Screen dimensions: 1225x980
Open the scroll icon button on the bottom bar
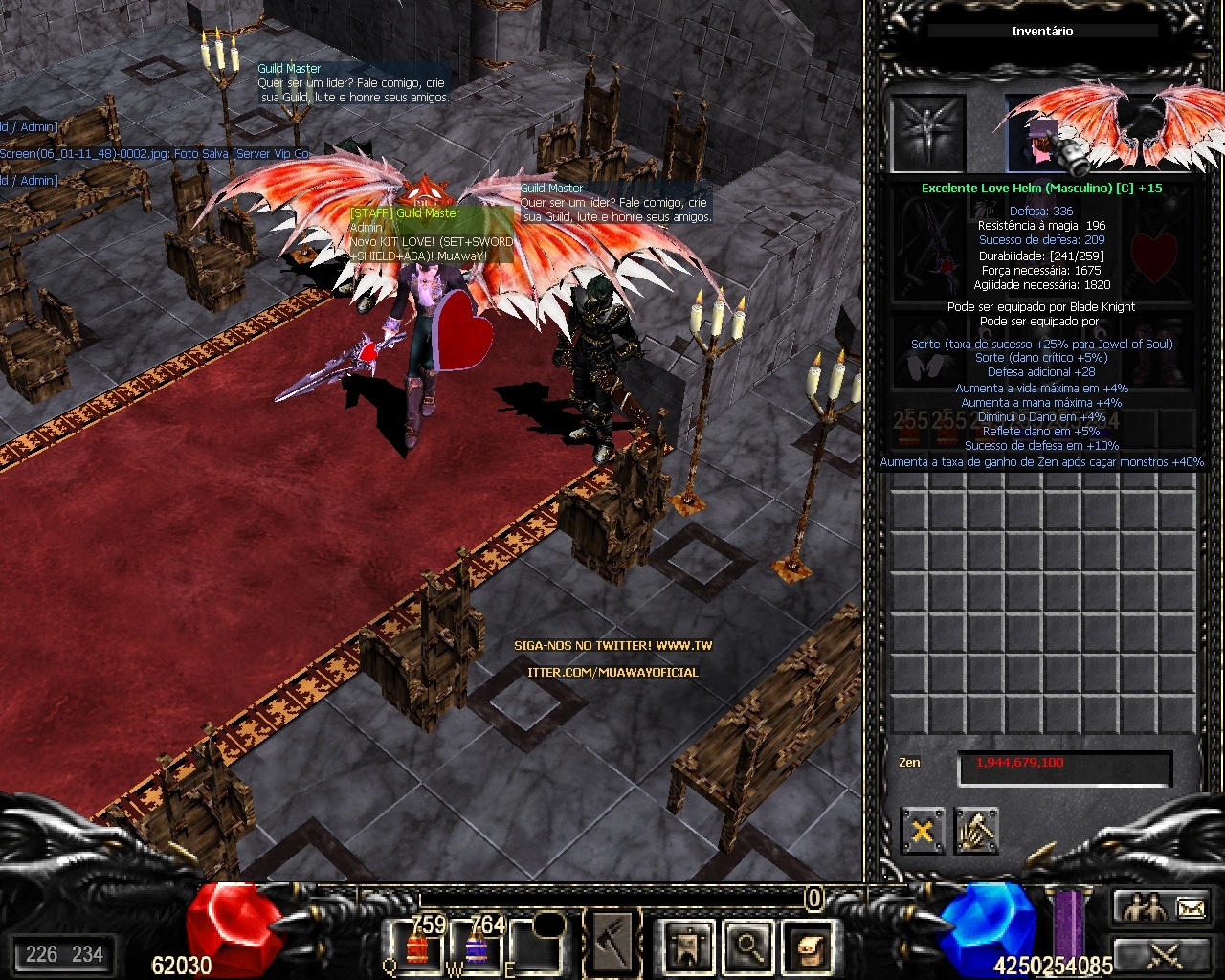point(807,946)
